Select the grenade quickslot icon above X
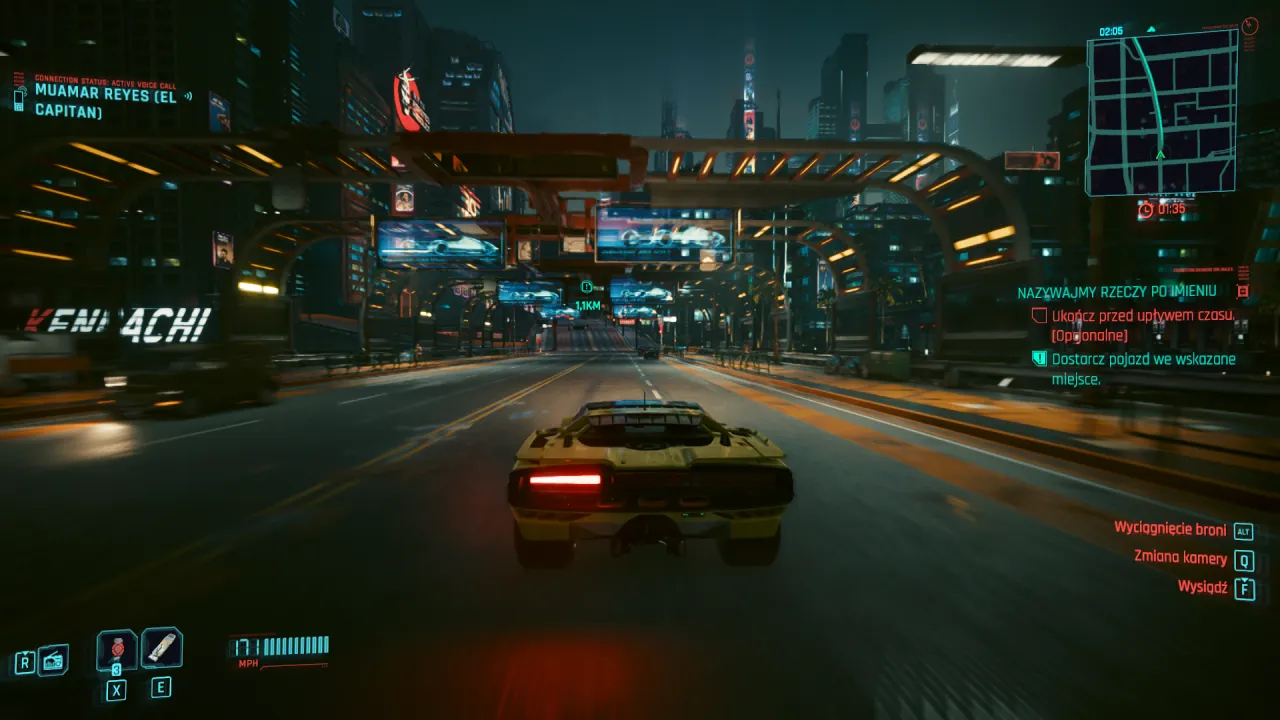1280x720 pixels. tap(115, 650)
